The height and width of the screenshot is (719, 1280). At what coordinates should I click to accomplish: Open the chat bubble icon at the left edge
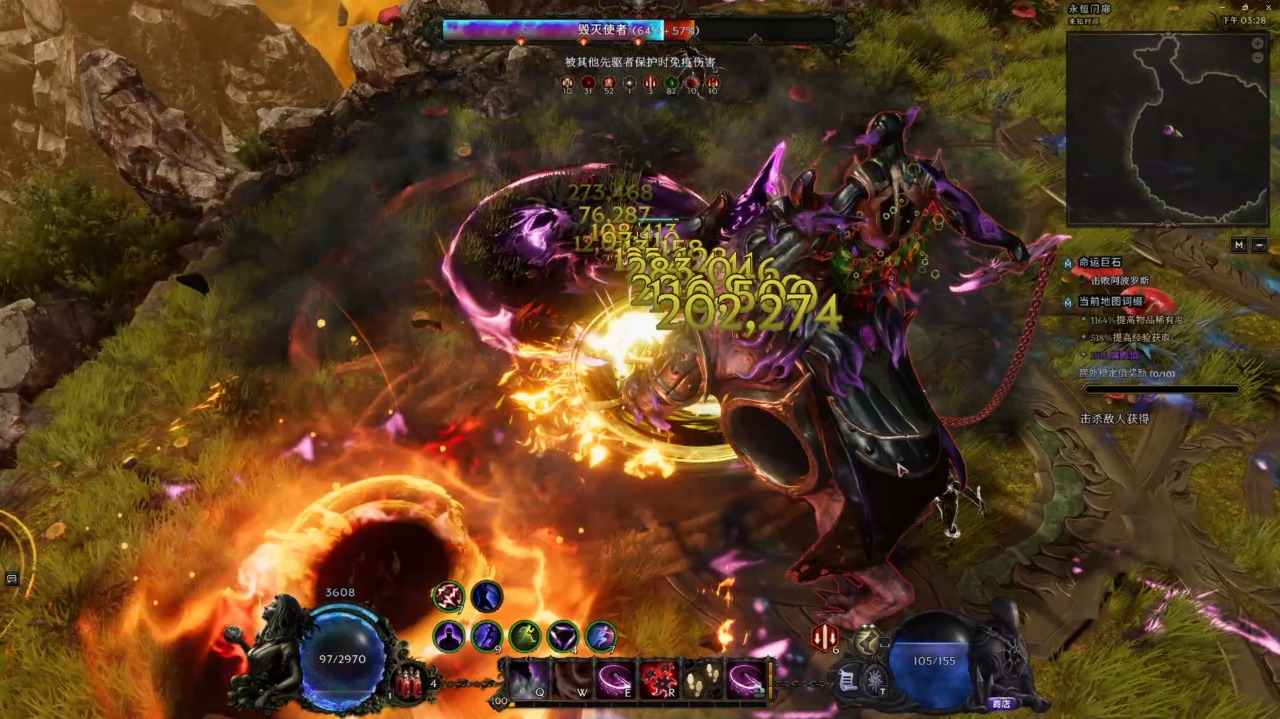tap(12, 578)
